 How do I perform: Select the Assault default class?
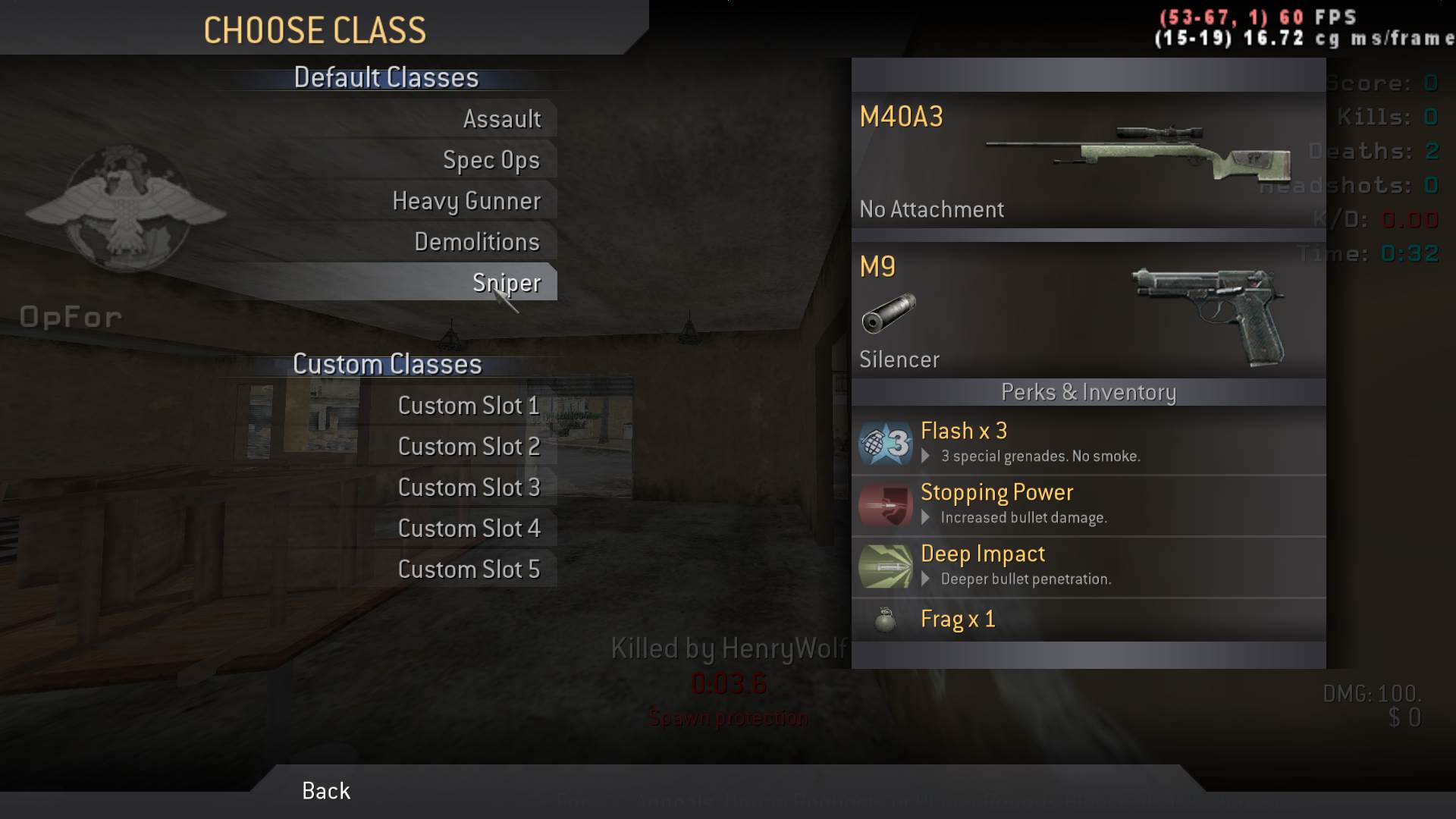[x=501, y=119]
